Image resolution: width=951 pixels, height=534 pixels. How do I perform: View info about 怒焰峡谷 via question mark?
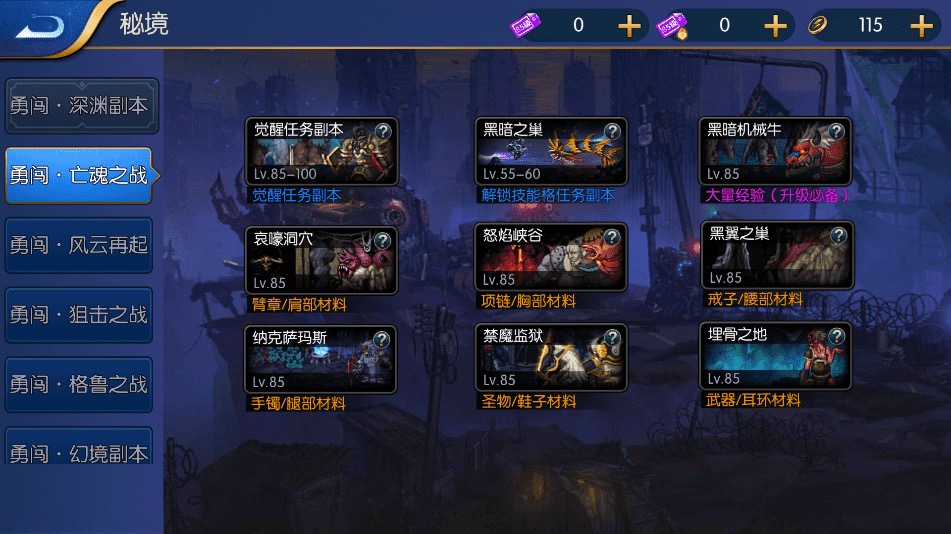click(612, 237)
